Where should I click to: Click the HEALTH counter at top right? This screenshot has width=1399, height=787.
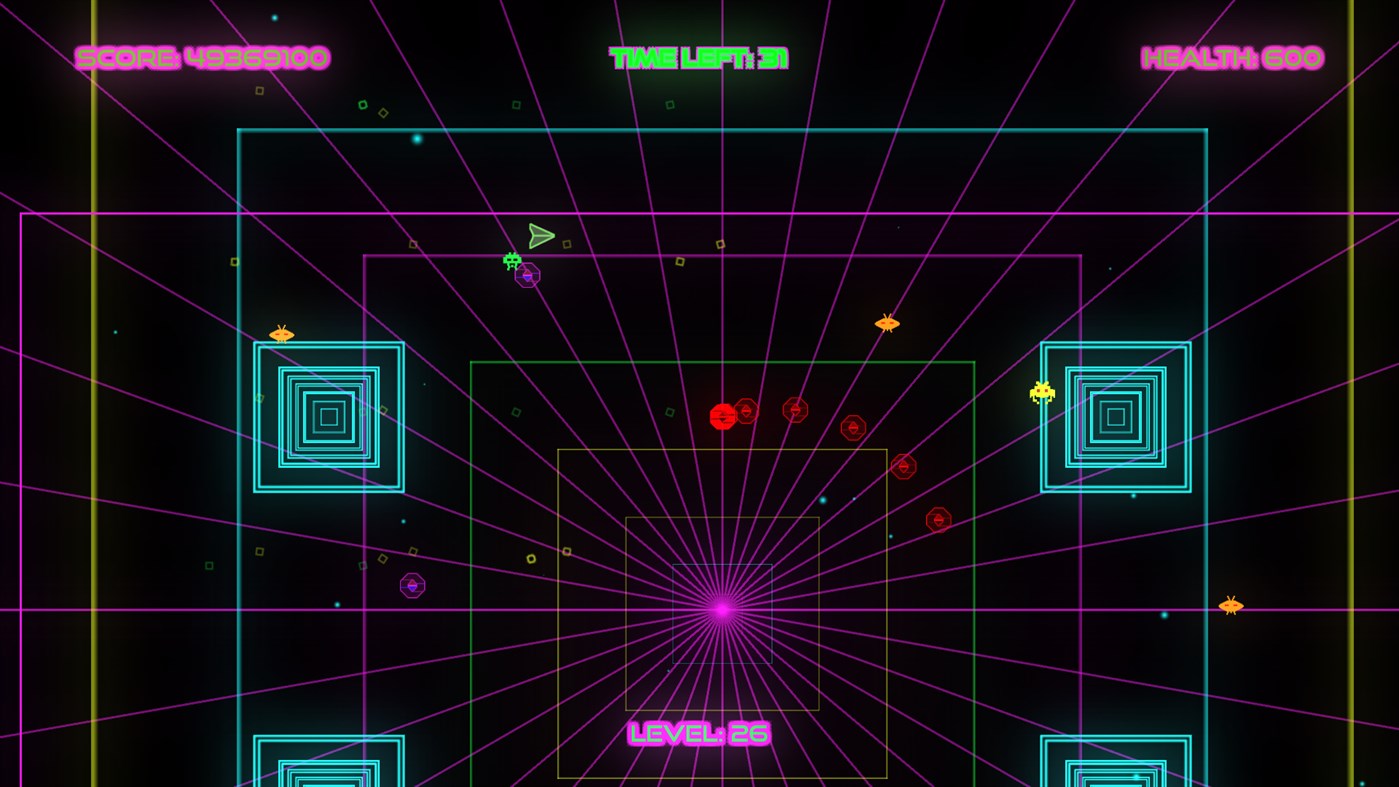pyautogui.click(x=1232, y=57)
